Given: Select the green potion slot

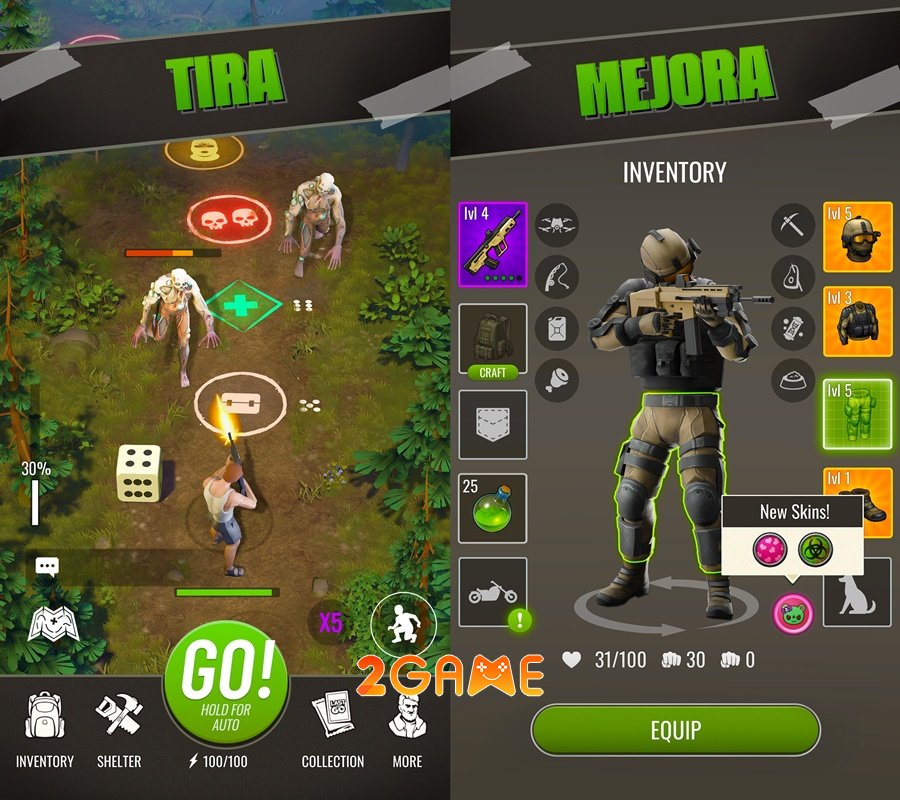Looking at the screenshot, I should click(x=492, y=510).
